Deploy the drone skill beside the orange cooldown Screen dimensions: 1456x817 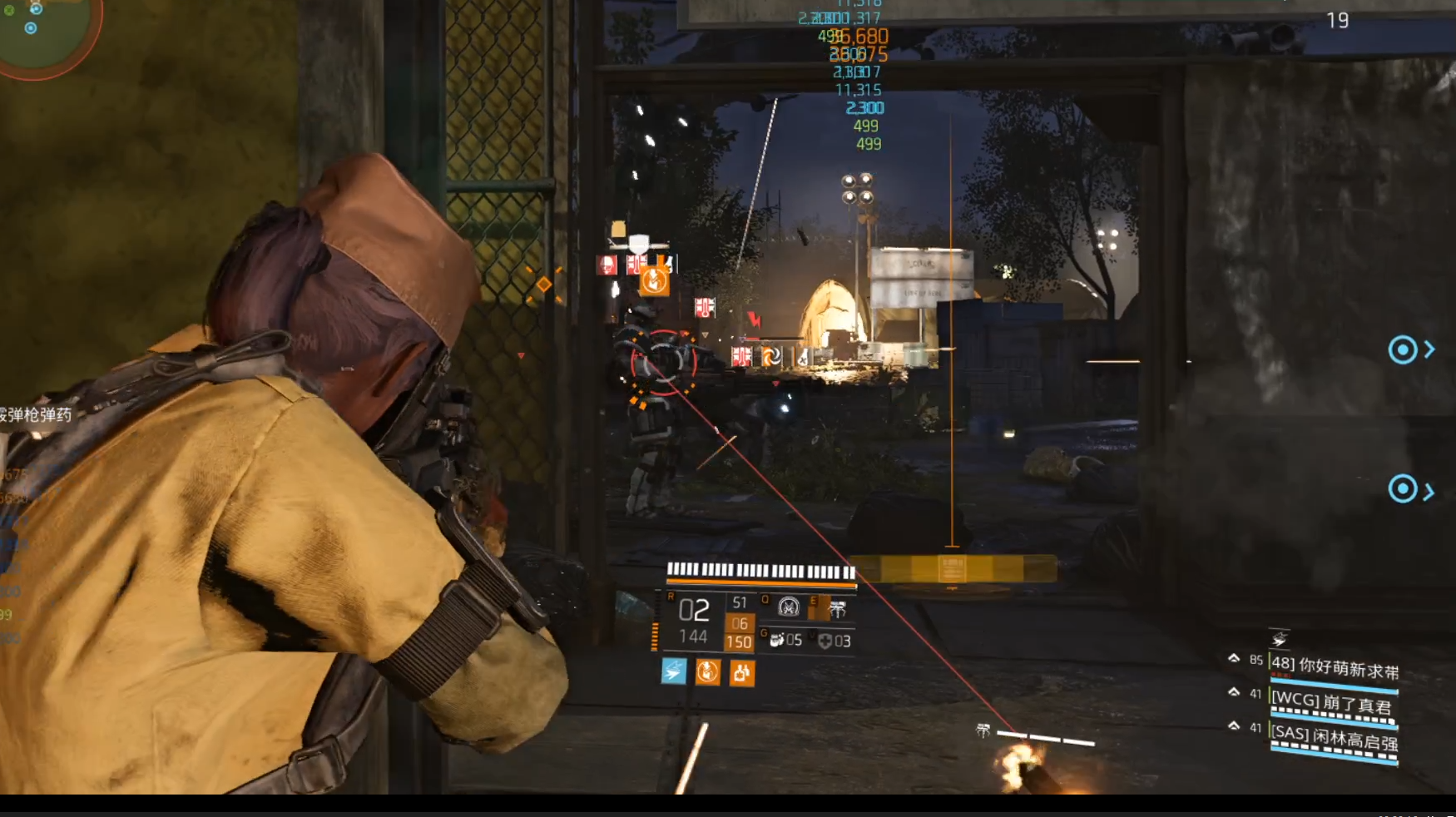pos(837,610)
